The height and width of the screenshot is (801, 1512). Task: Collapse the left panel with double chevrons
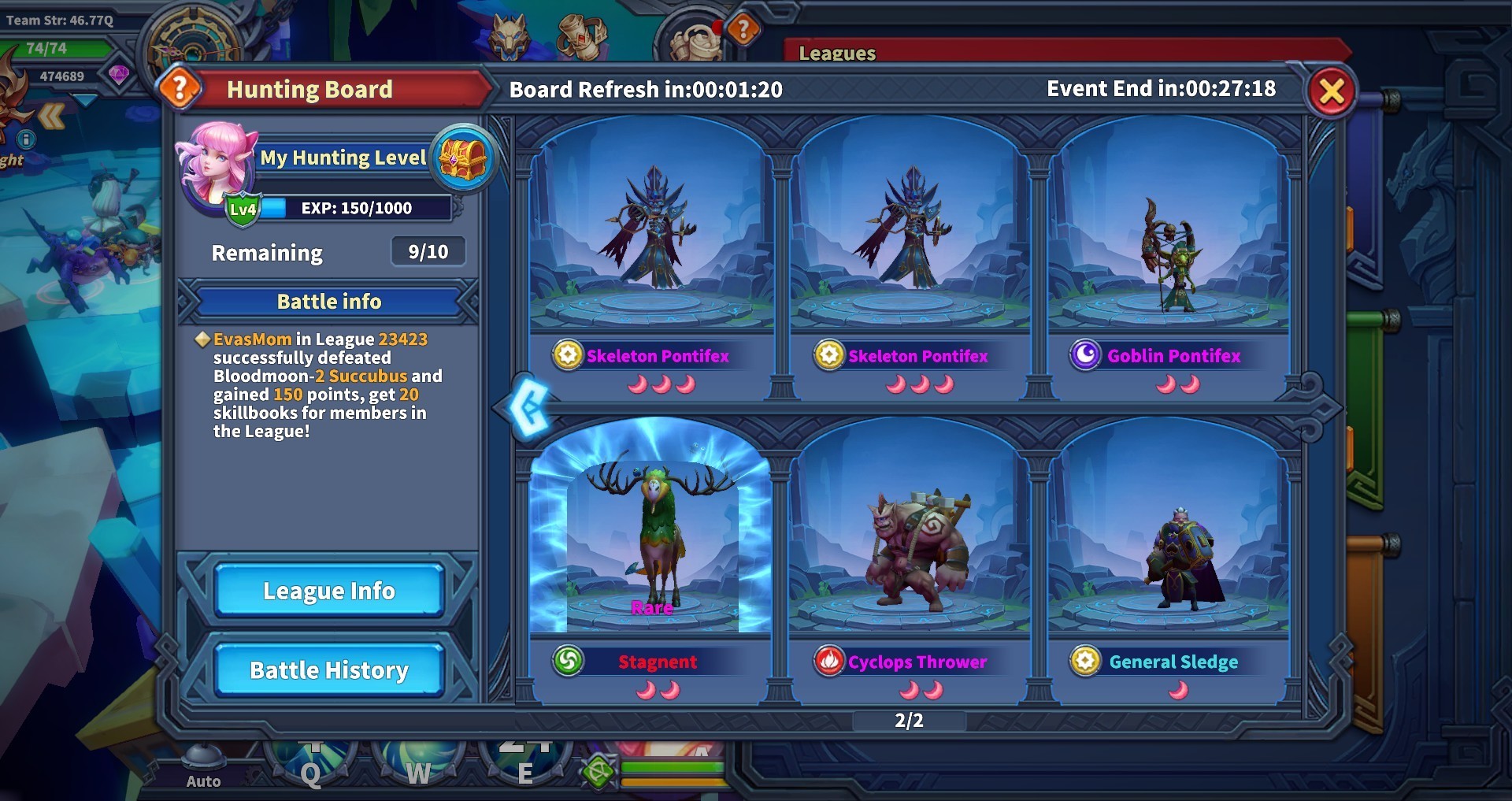click(52, 115)
